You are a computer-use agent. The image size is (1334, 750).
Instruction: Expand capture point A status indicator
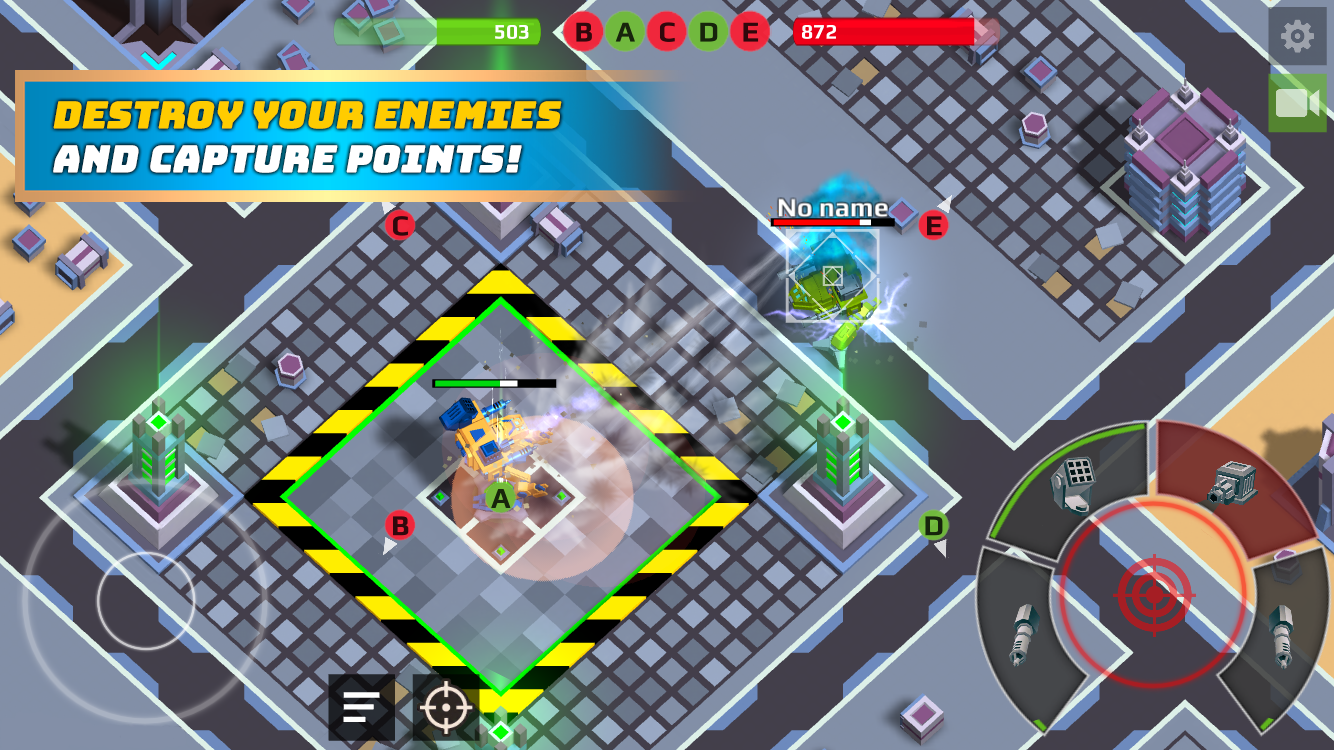tap(498, 498)
